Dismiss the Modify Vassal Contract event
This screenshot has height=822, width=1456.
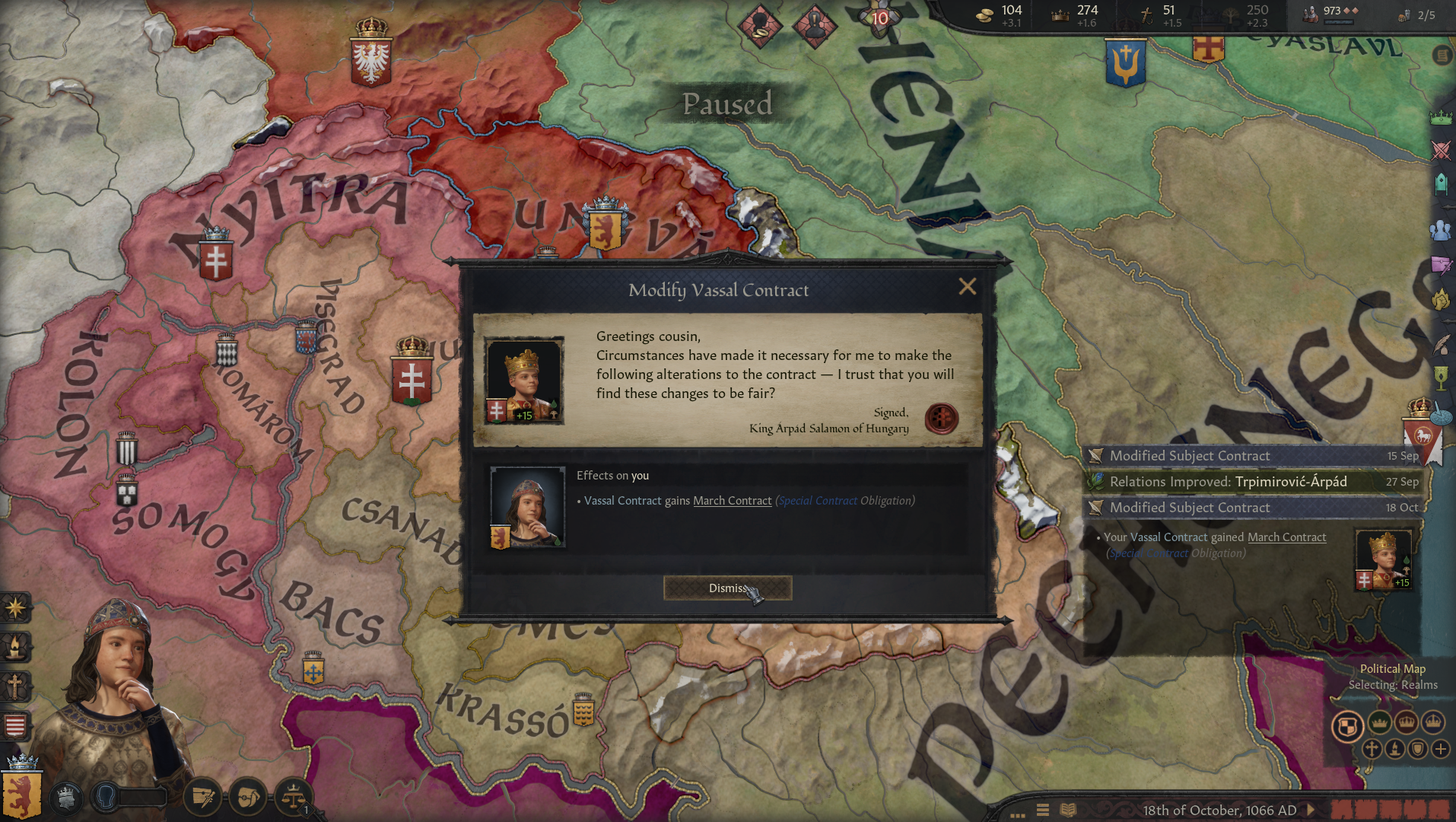pos(727,588)
